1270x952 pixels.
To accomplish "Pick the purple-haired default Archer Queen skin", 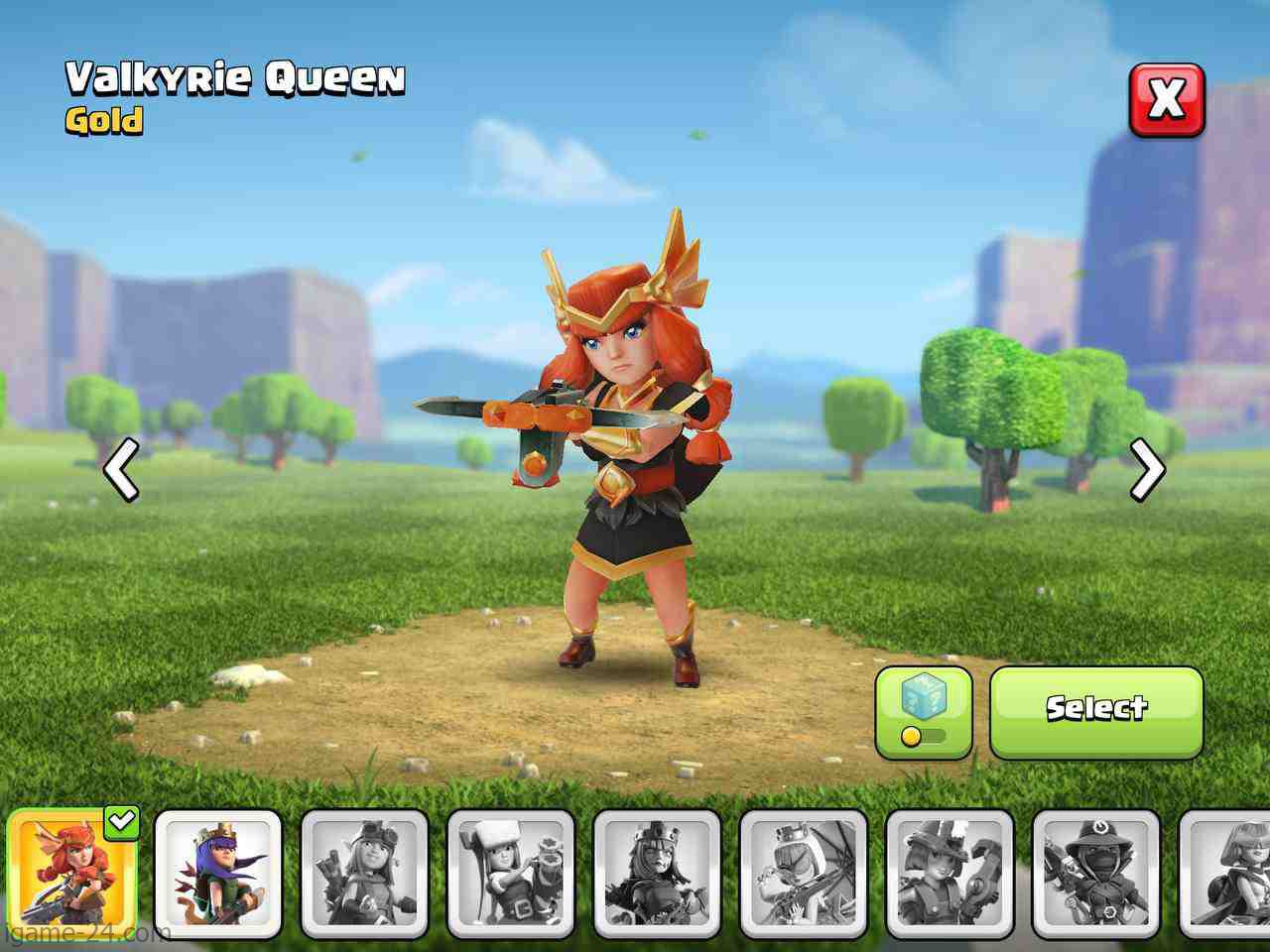I will tap(218, 873).
